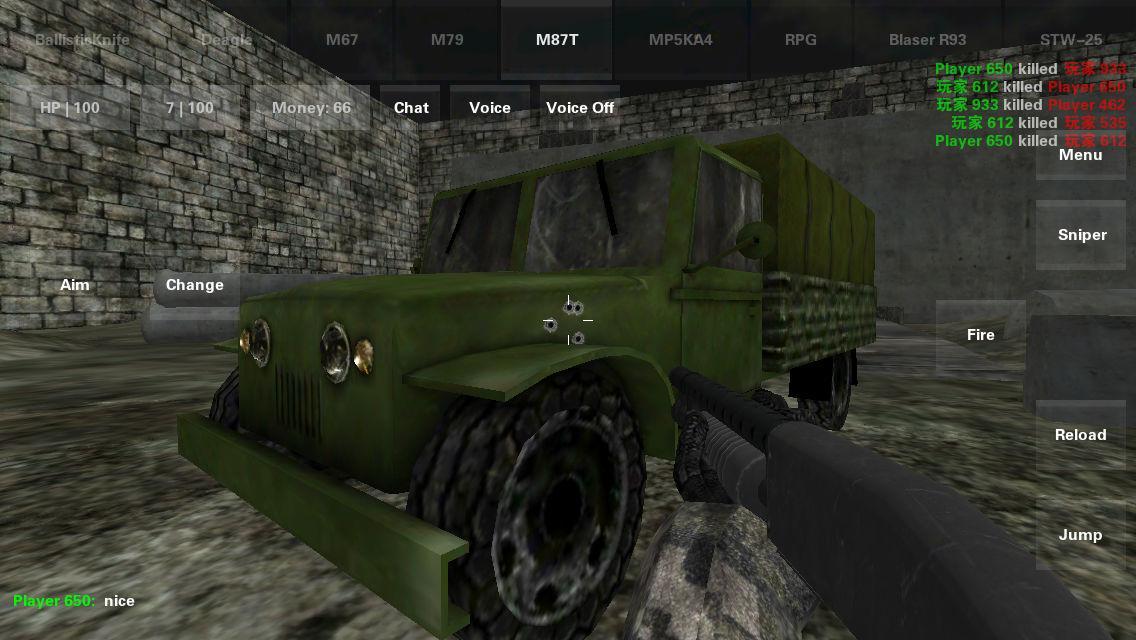Open the Chat box
The height and width of the screenshot is (640, 1136).
[x=411, y=108]
